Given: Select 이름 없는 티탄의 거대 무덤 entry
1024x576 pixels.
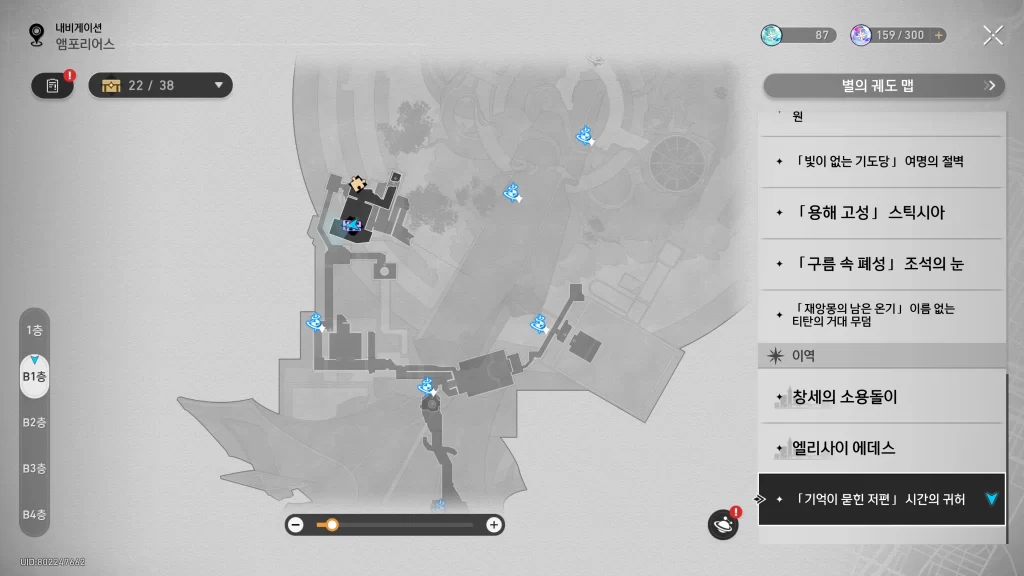Looking at the screenshot, I should point(880,315).
